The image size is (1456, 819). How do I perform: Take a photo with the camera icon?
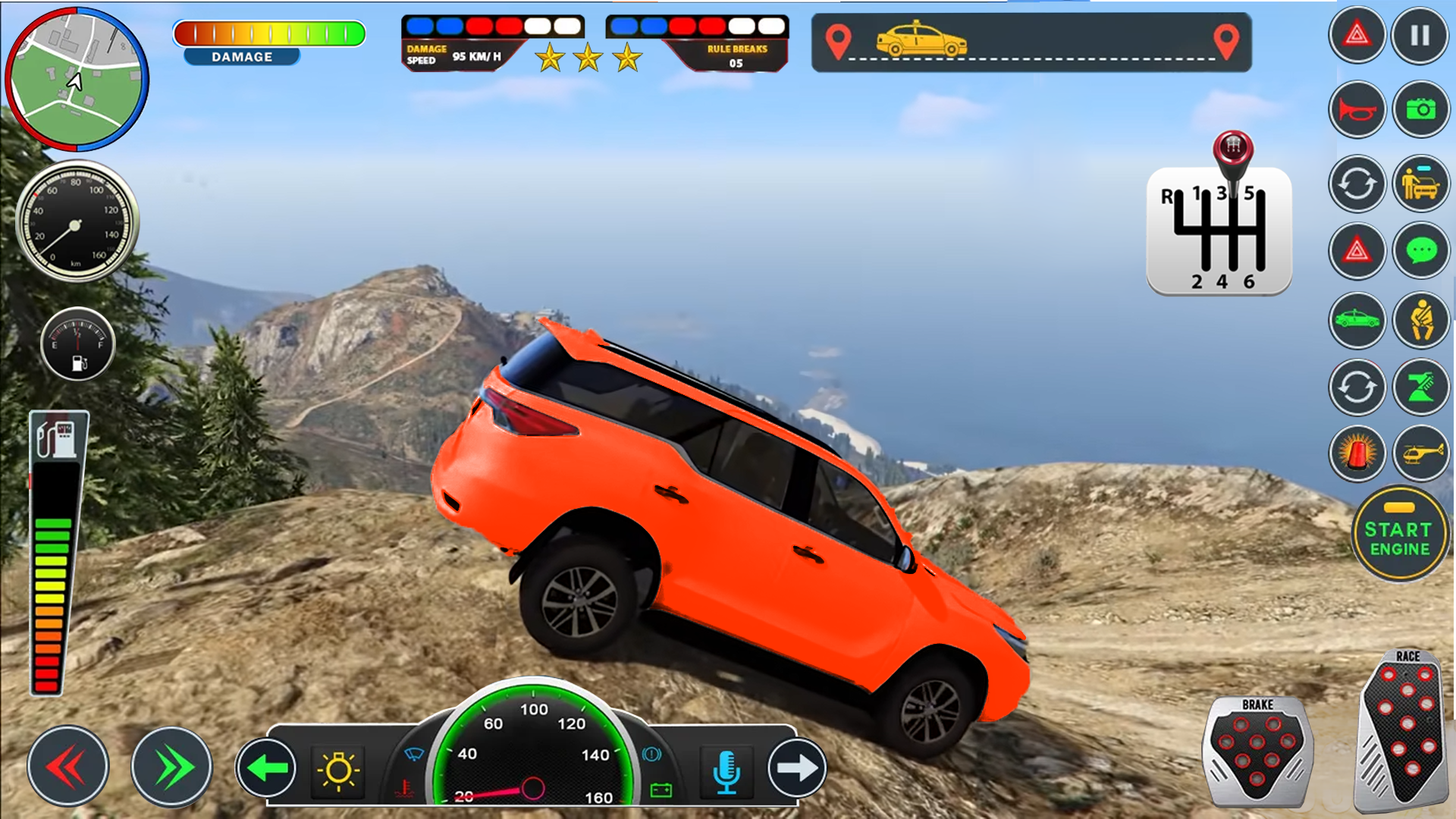(1422, 109)
